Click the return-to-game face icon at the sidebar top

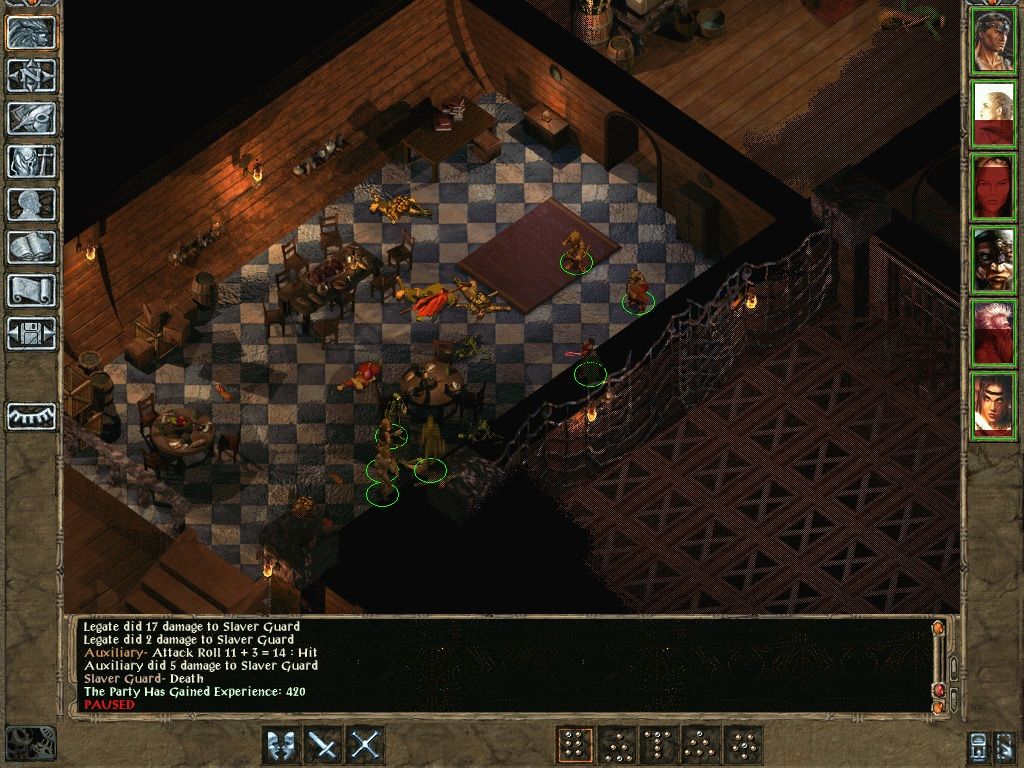pyautogui.click(x=31, y=32)
